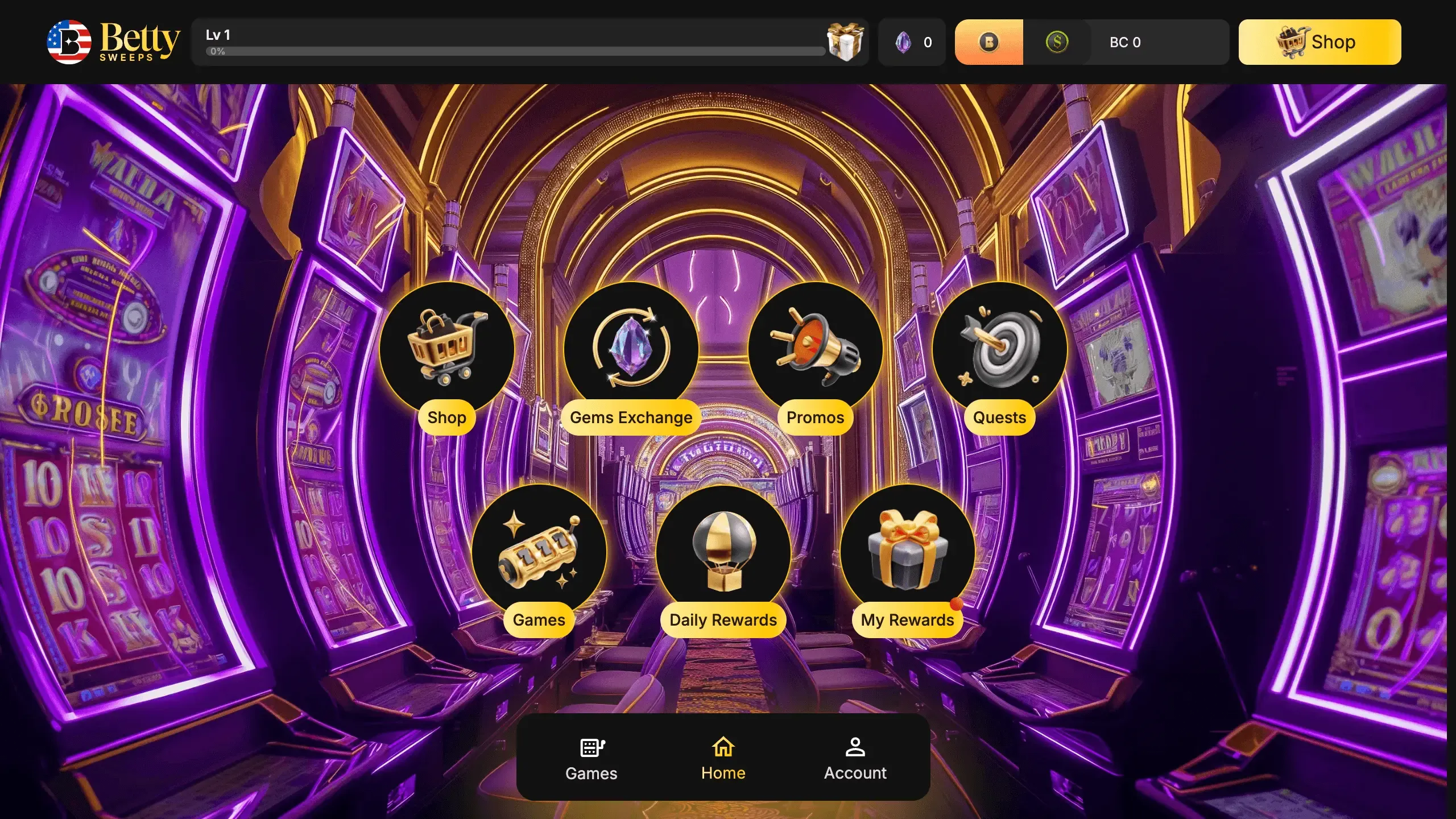Screen dimensions: 1456x819
Task: Select Home in the bottom navigation
Action: (723, 758)
